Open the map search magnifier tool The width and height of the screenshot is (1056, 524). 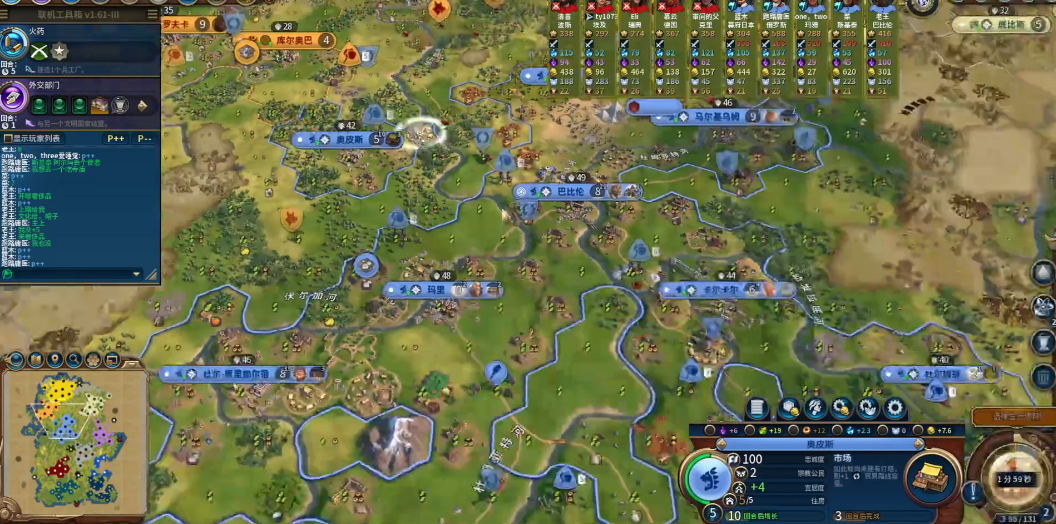[73, 359]
